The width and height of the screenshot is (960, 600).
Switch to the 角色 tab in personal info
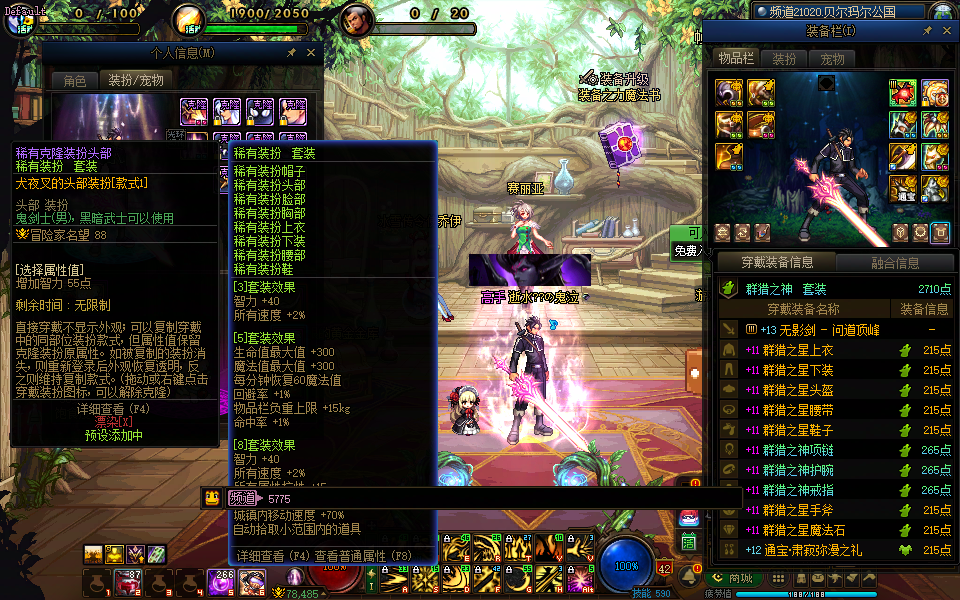pyautogui.click(x=75, y=80)
